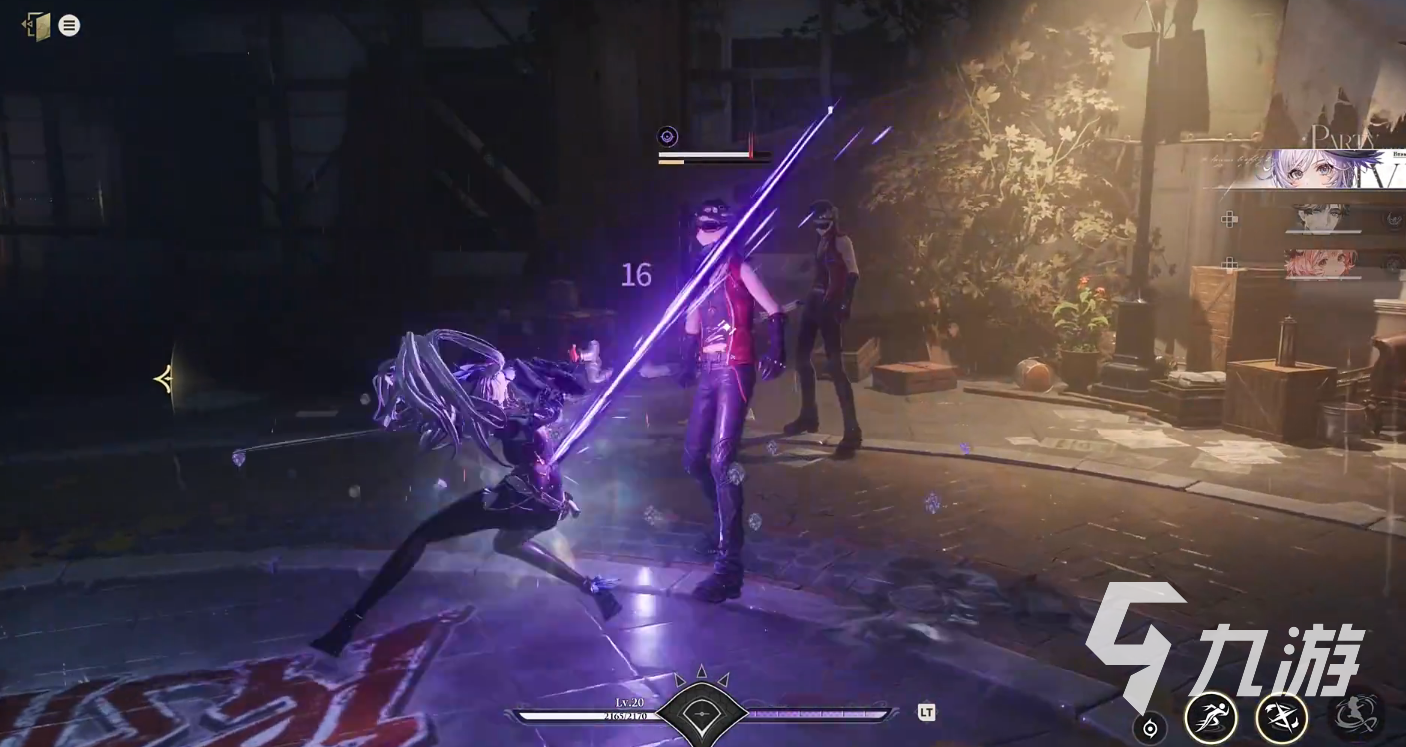
Task: Switch to the dark-haired party member
Action: tap(1322, 216)
